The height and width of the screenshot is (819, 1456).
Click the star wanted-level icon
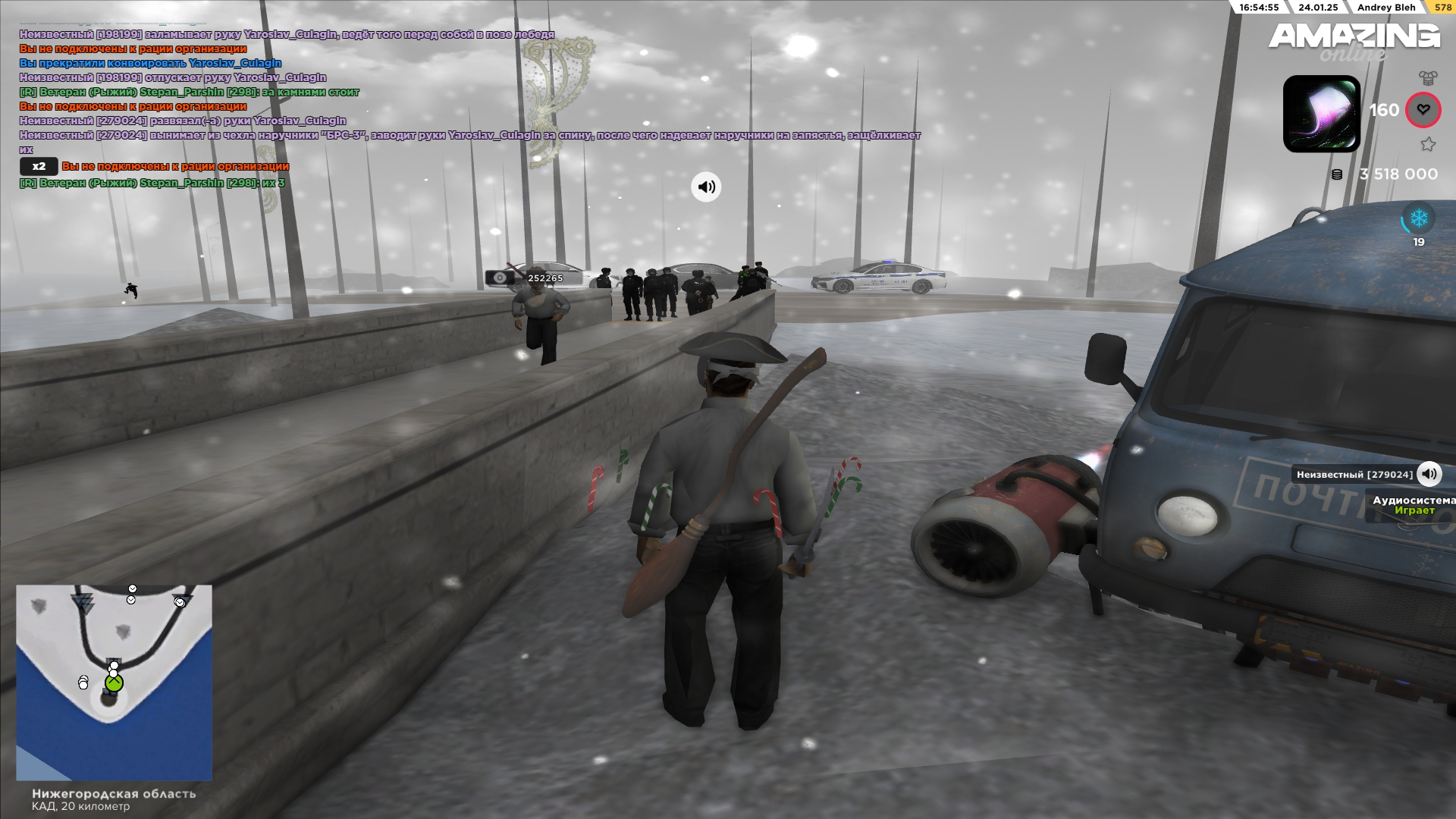[x=1428, y=144]
